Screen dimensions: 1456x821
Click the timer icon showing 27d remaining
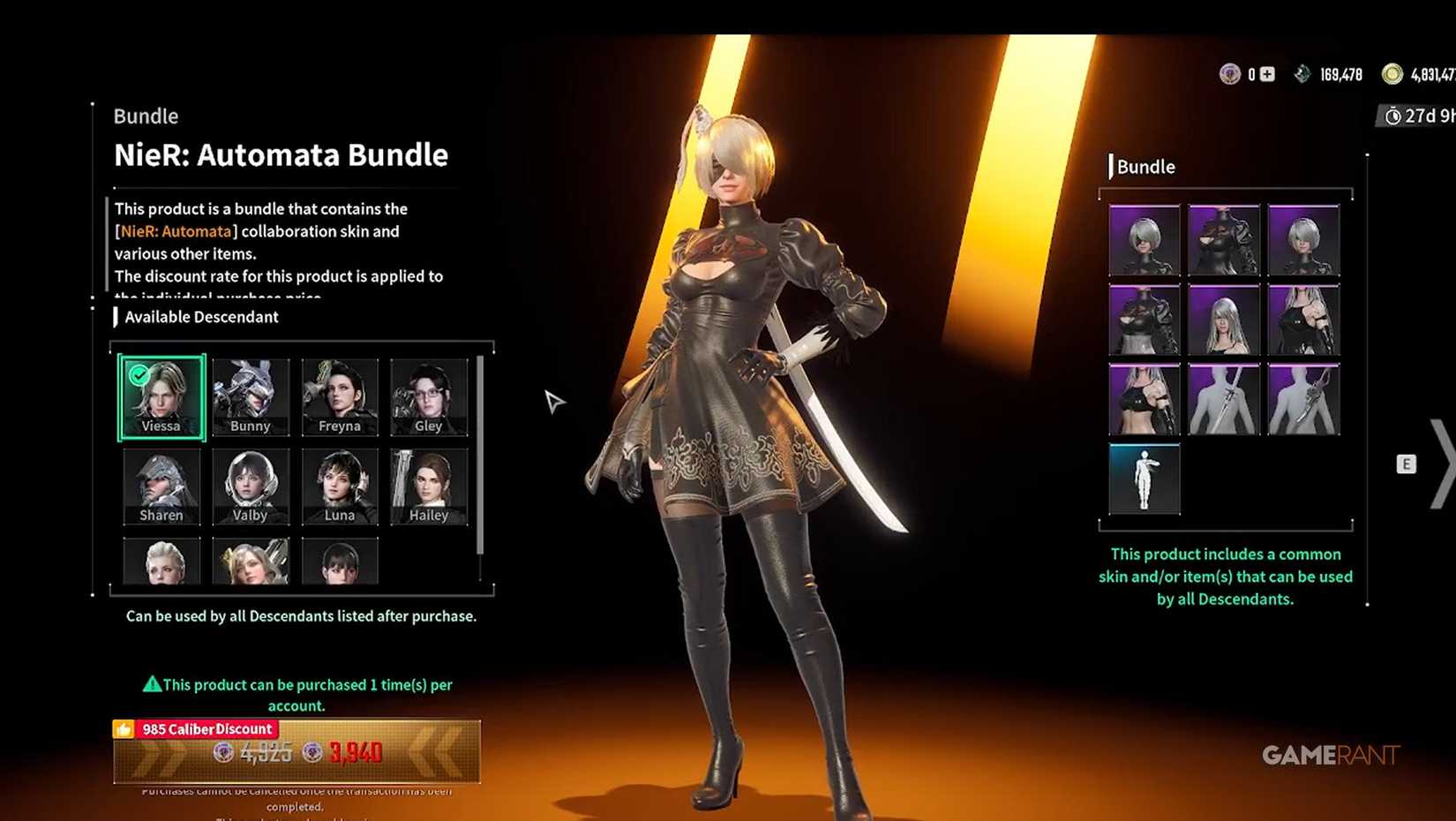click(x=1392, y=116)
